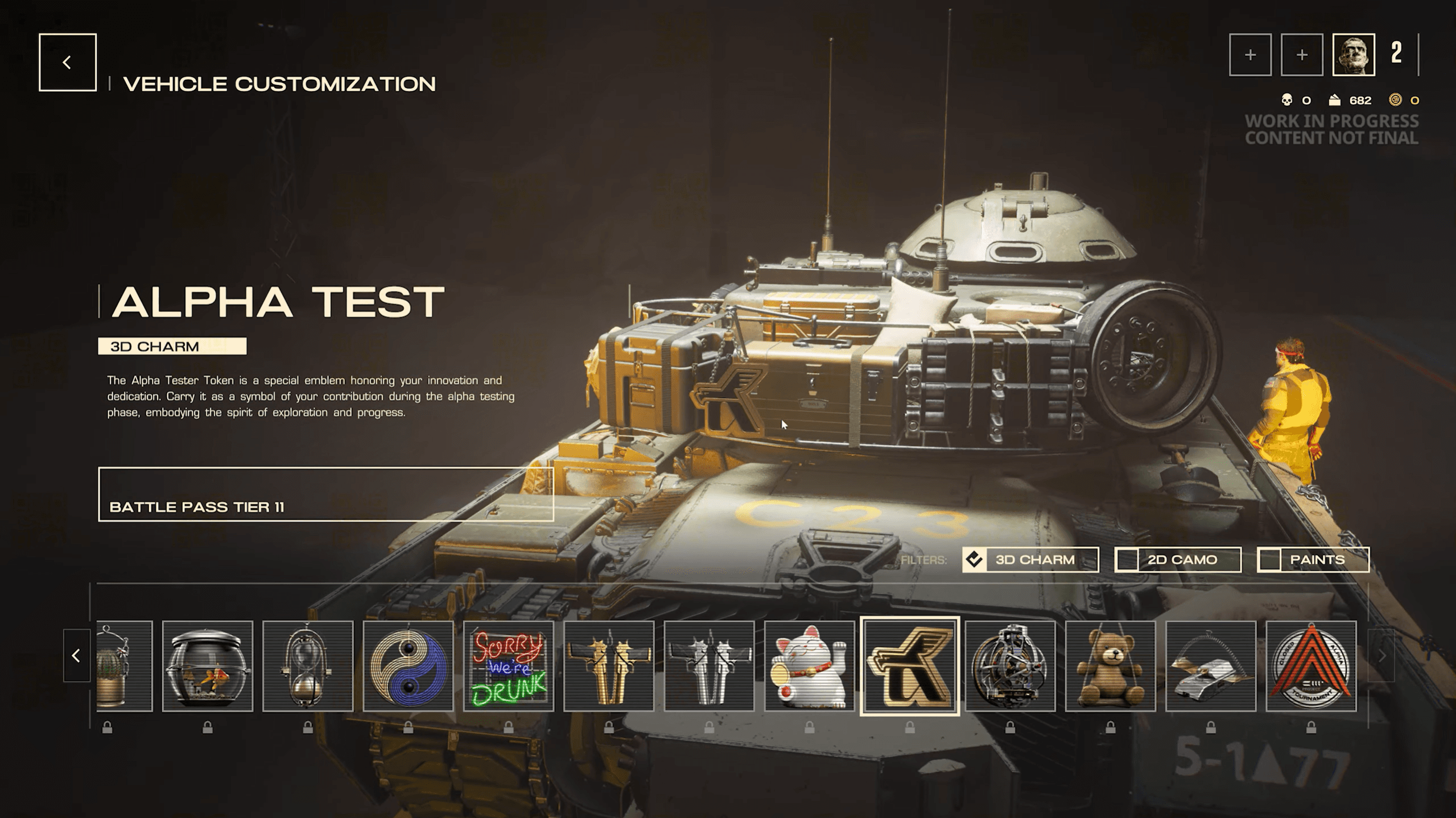The height and width of the screenshot is (818, 1456).
Task: Open the player profile avatar
Action: [1354, 55]
